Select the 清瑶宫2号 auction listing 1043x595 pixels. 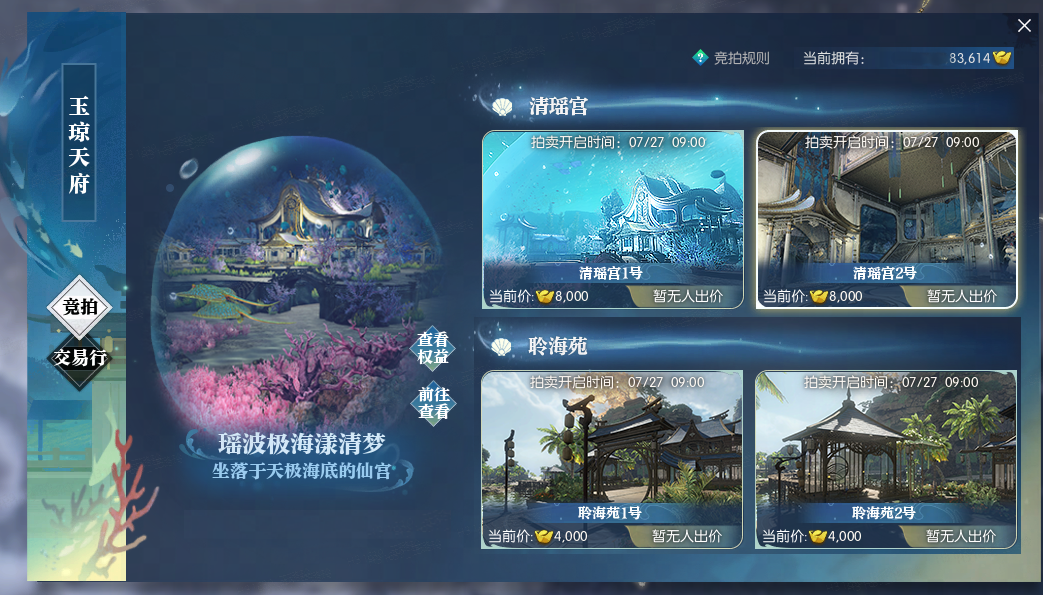point(886,219)
